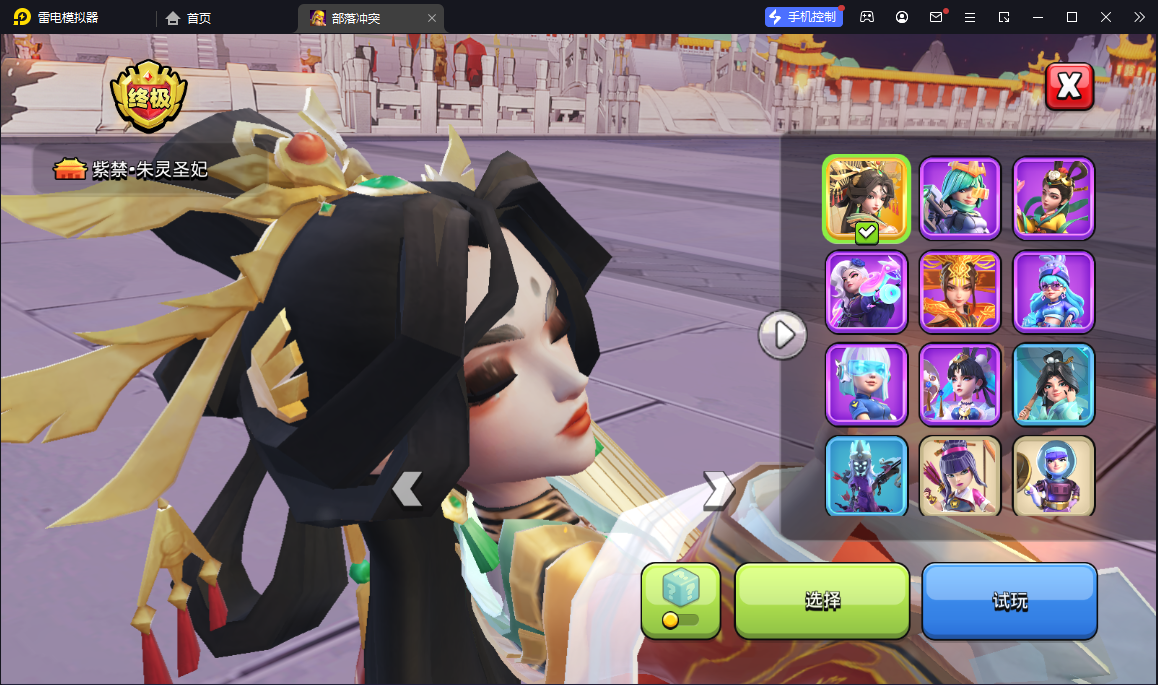Screen dimensions: 1158x685
Task: Choose the white-haired skin with pink bird
Action: [x=866, y=291]
